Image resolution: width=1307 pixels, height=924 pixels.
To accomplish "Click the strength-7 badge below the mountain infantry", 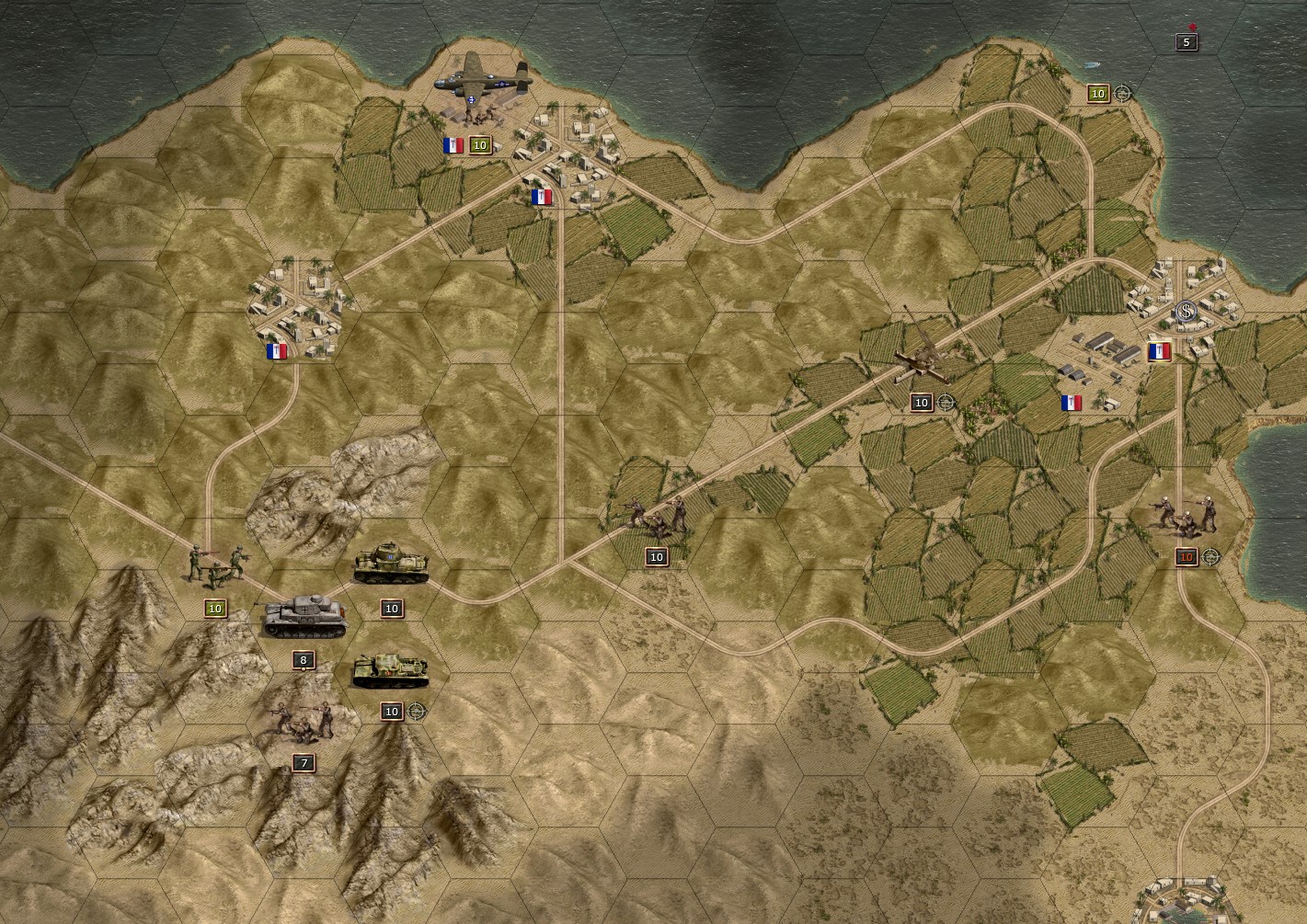I will pos(304,762).
